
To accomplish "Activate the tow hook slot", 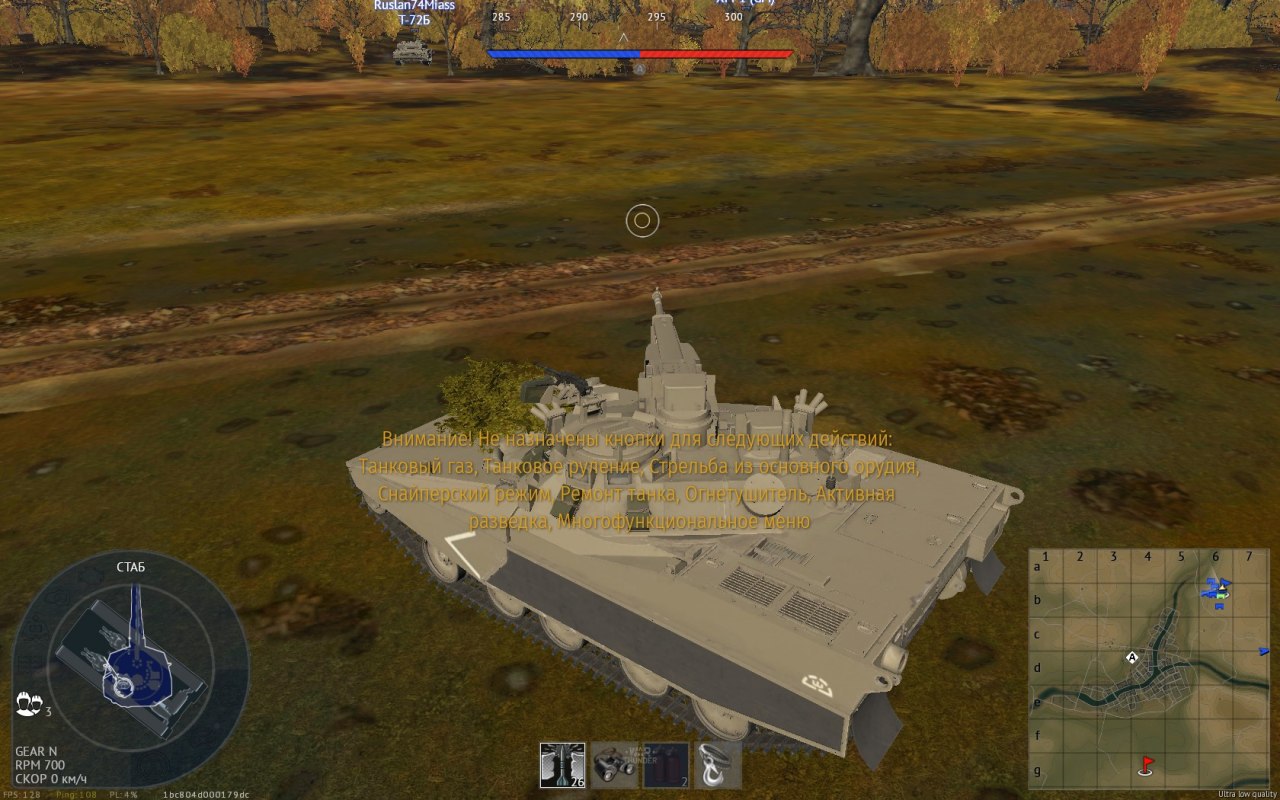I will [718, 765].
